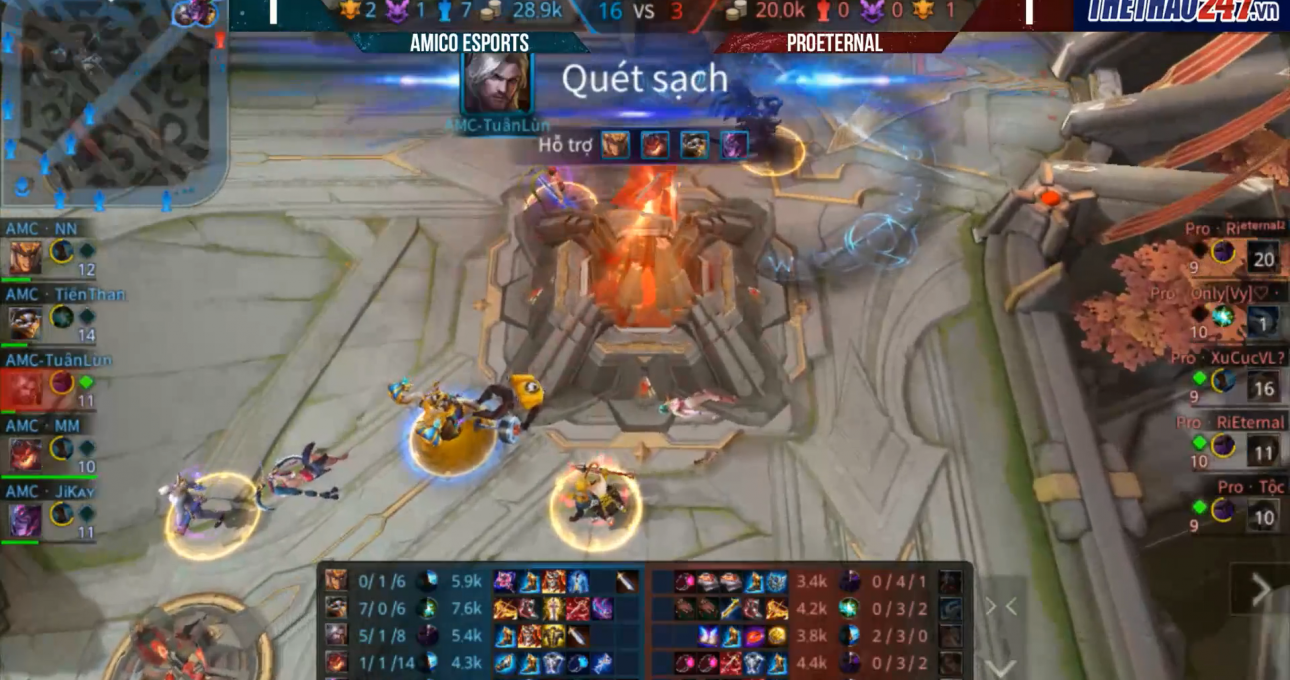Click the thethao247.vn watermark logo
Image resolution: width=1290 pixels, height=680 pixels.
[1182, 12]
